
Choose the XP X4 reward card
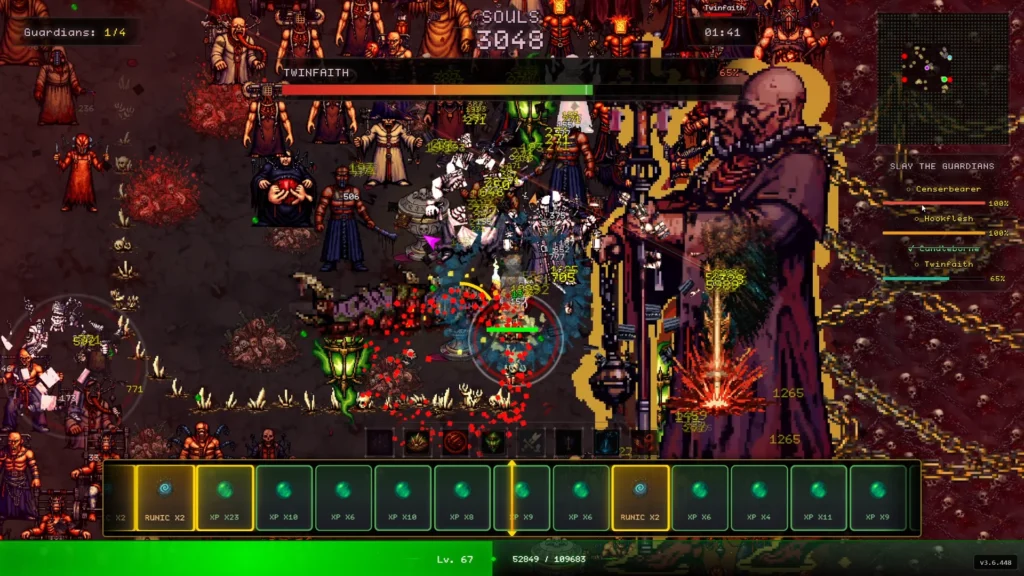point(759,498)
